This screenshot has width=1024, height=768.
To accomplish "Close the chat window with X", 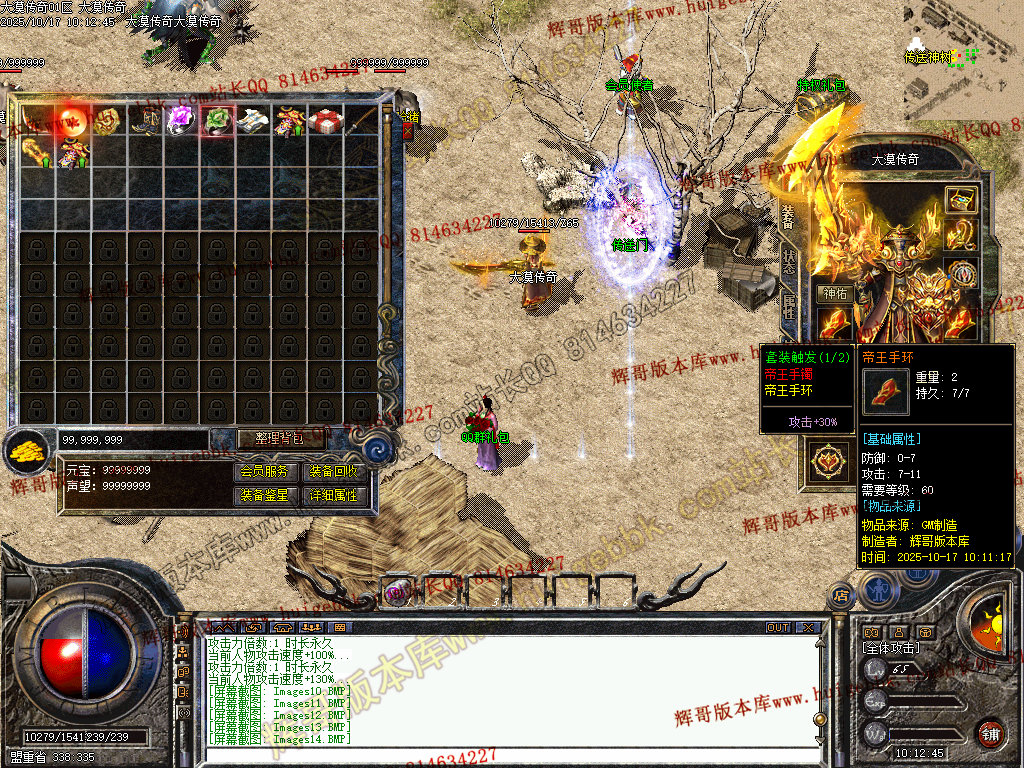I will (807, 627).
